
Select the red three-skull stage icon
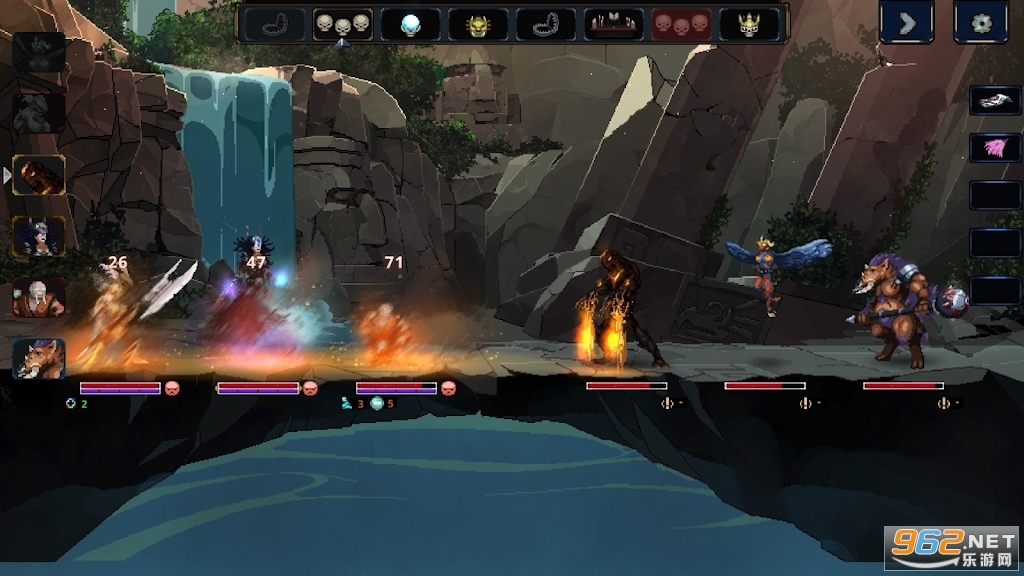(x=681, y=24)
